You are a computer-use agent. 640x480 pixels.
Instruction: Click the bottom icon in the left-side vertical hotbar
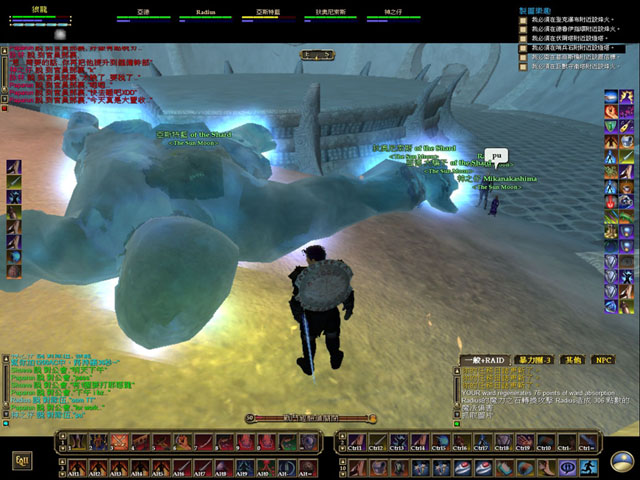14,271
